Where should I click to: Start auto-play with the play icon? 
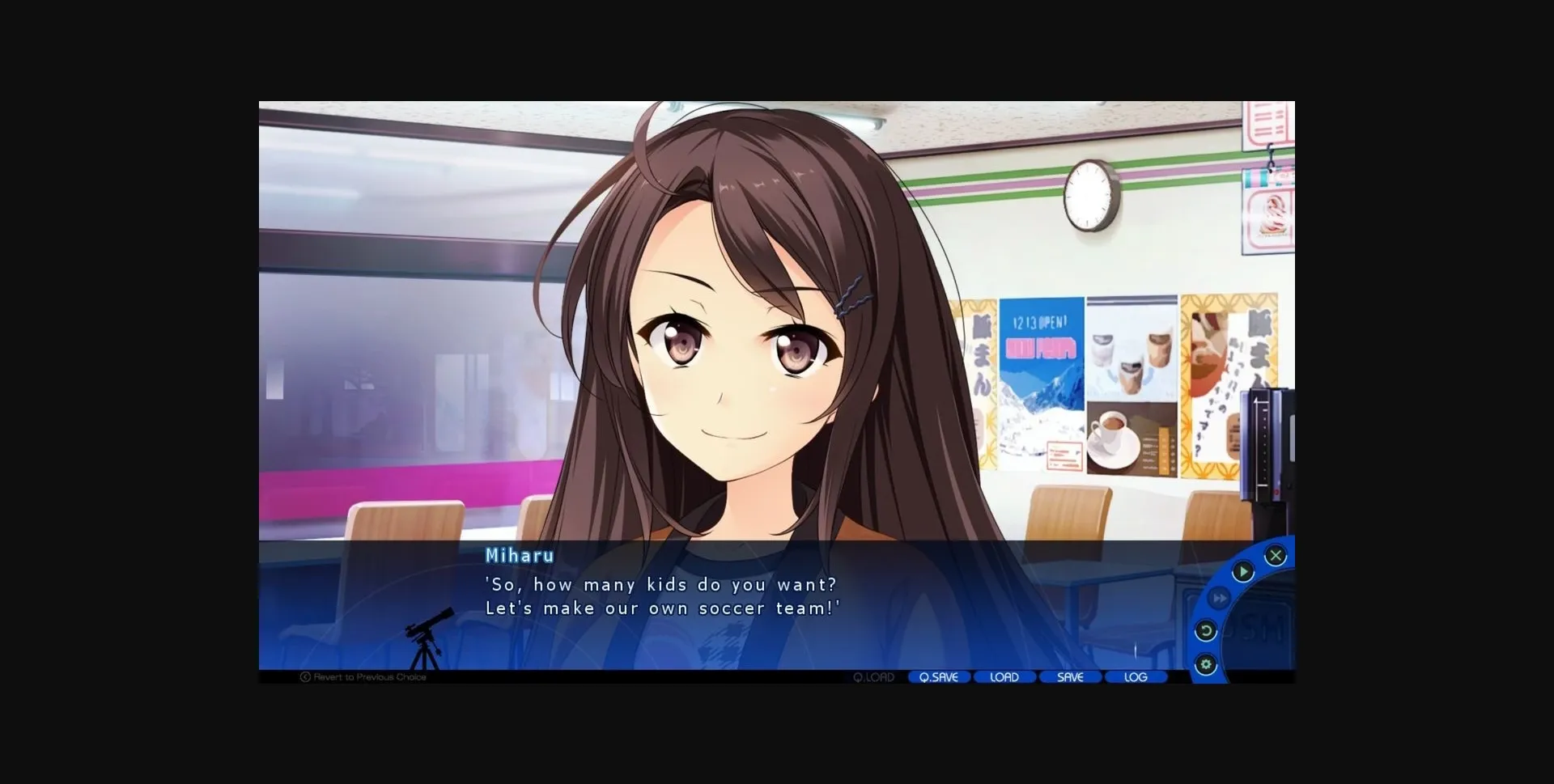tap(1244, 572)
